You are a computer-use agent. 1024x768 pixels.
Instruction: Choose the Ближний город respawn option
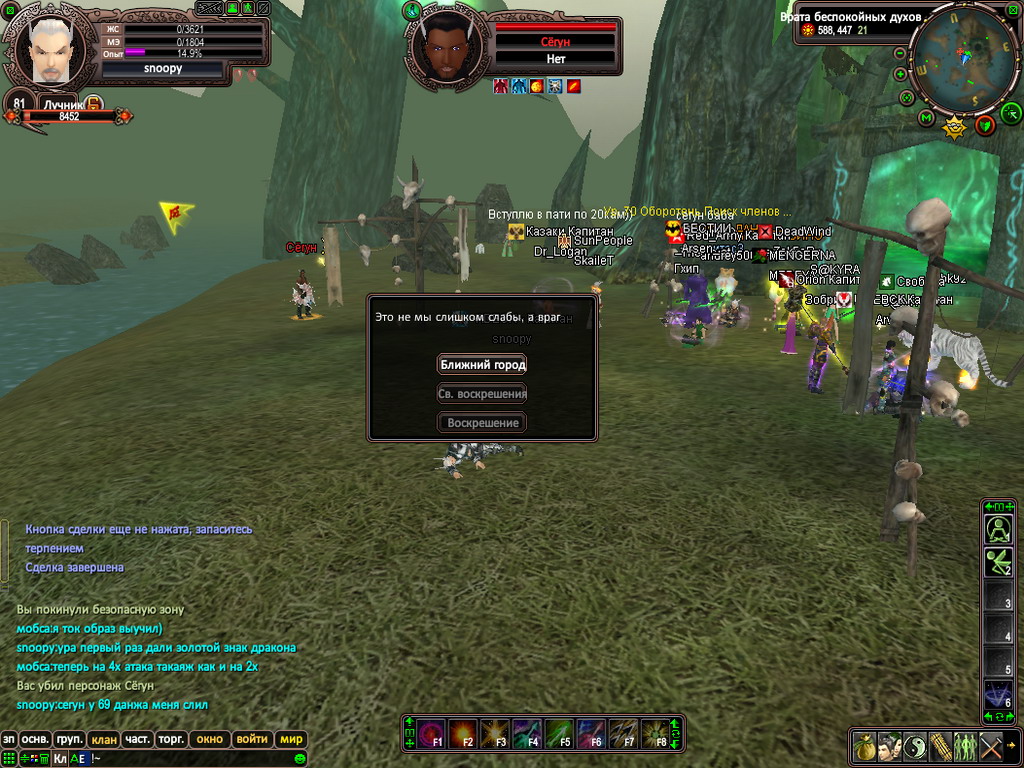pos(482,365)
